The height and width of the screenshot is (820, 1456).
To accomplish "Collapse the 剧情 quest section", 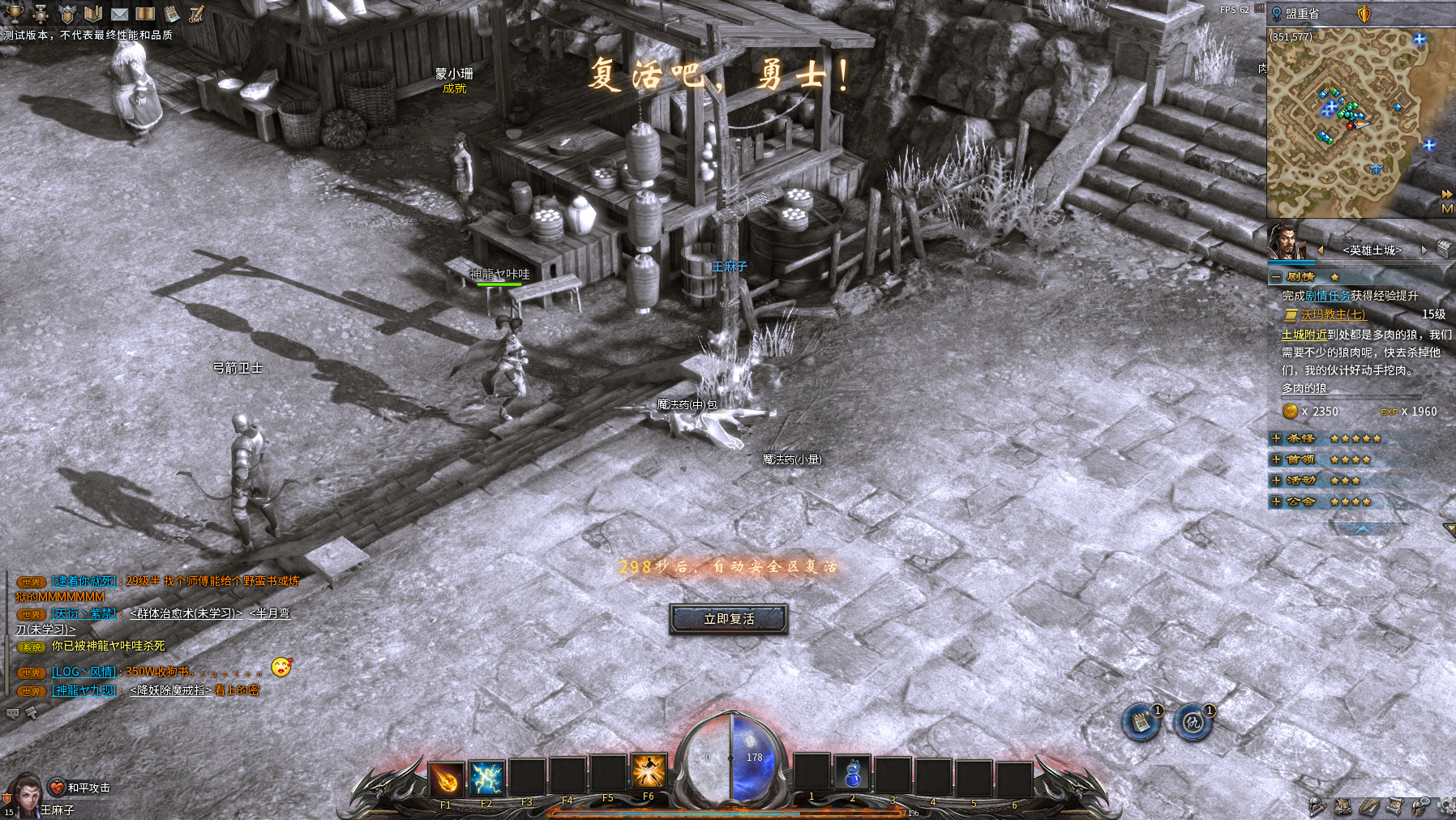I will click(x=1276, y=277).
